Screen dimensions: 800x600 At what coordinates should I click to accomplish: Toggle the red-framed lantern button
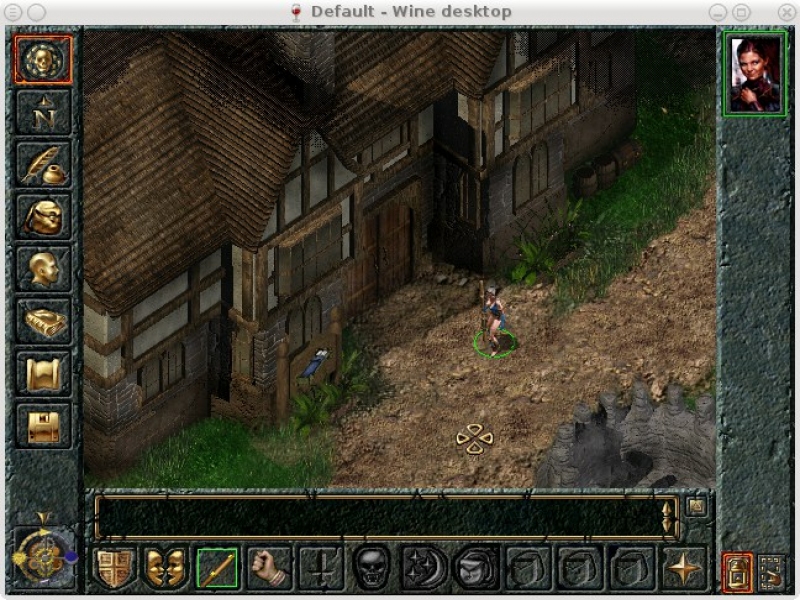[737, 572]
